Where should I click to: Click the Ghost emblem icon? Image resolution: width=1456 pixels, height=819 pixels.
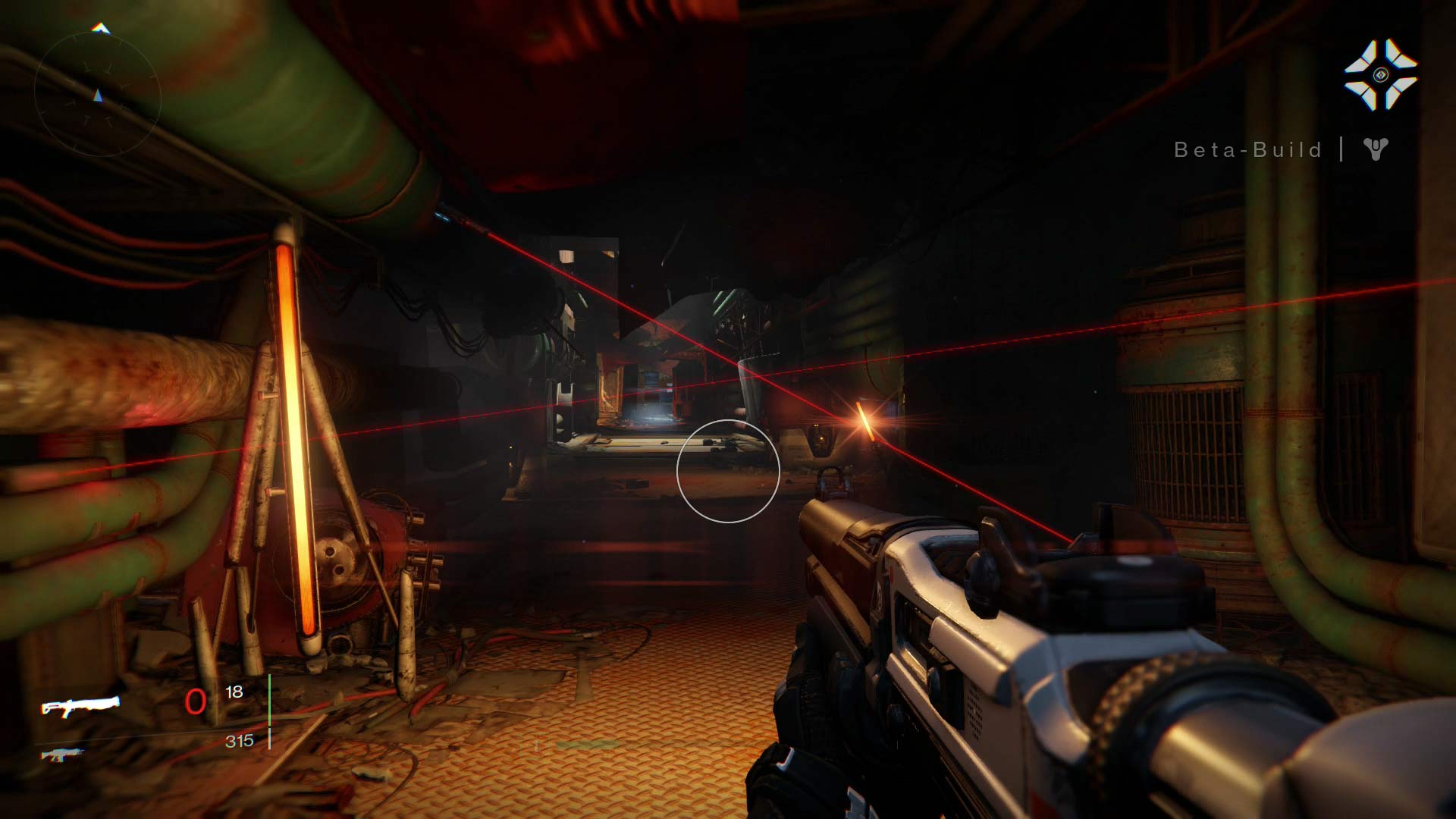pos(1380,74)
